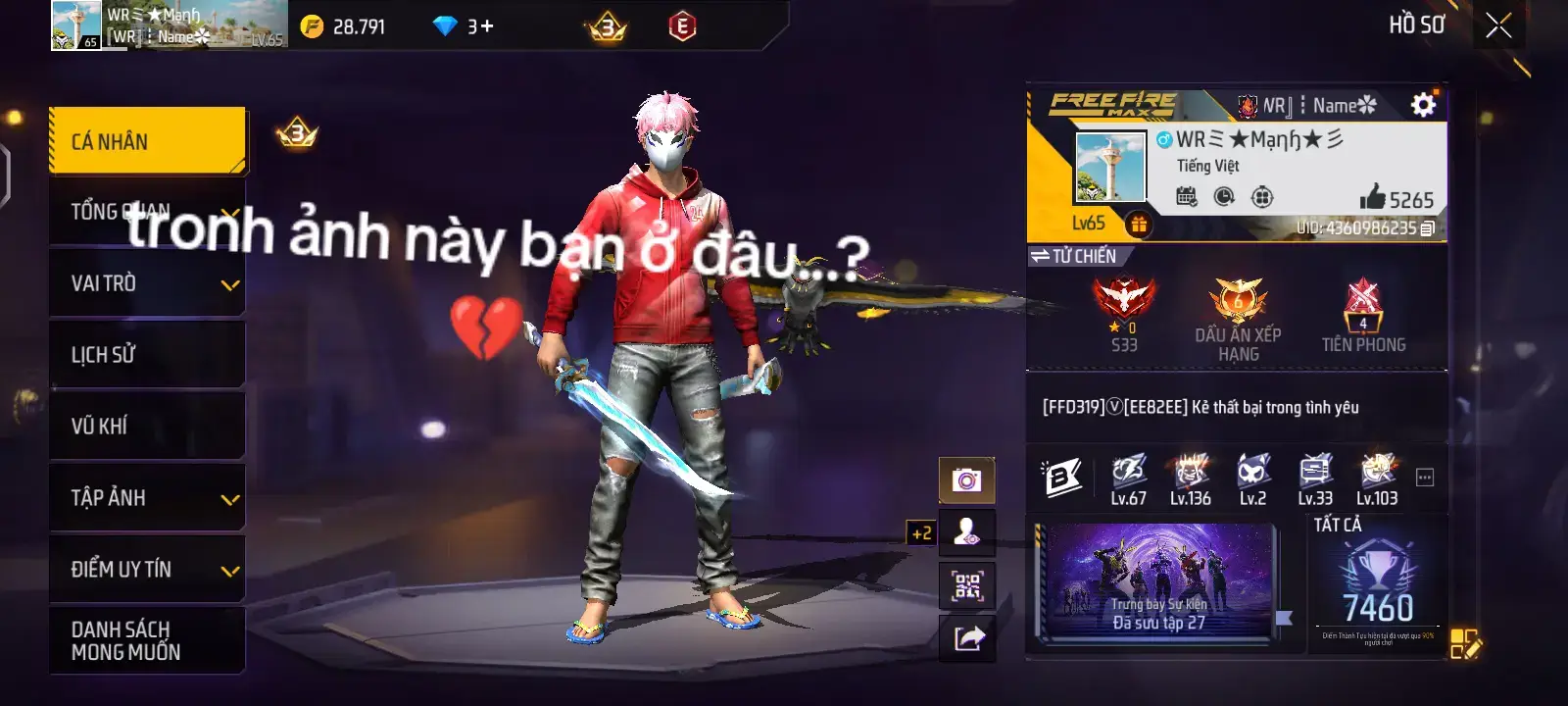The height and width of the screenshot is (706, 1568).
Task: Expand the Tổng Quan sidebar section
Action: pyautogui.click(x=145, y=211)
